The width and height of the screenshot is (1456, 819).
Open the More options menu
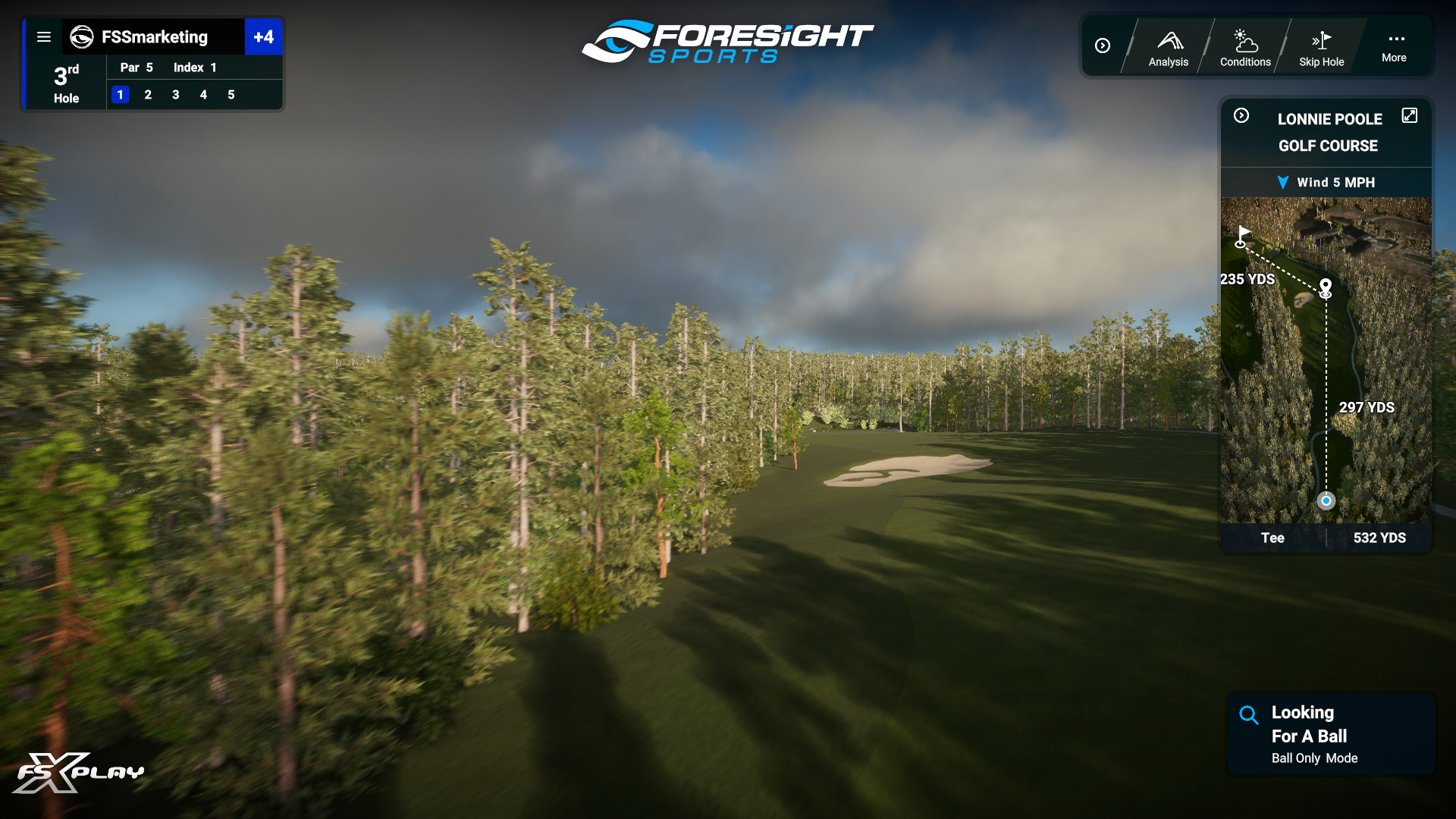[1394, 45]
